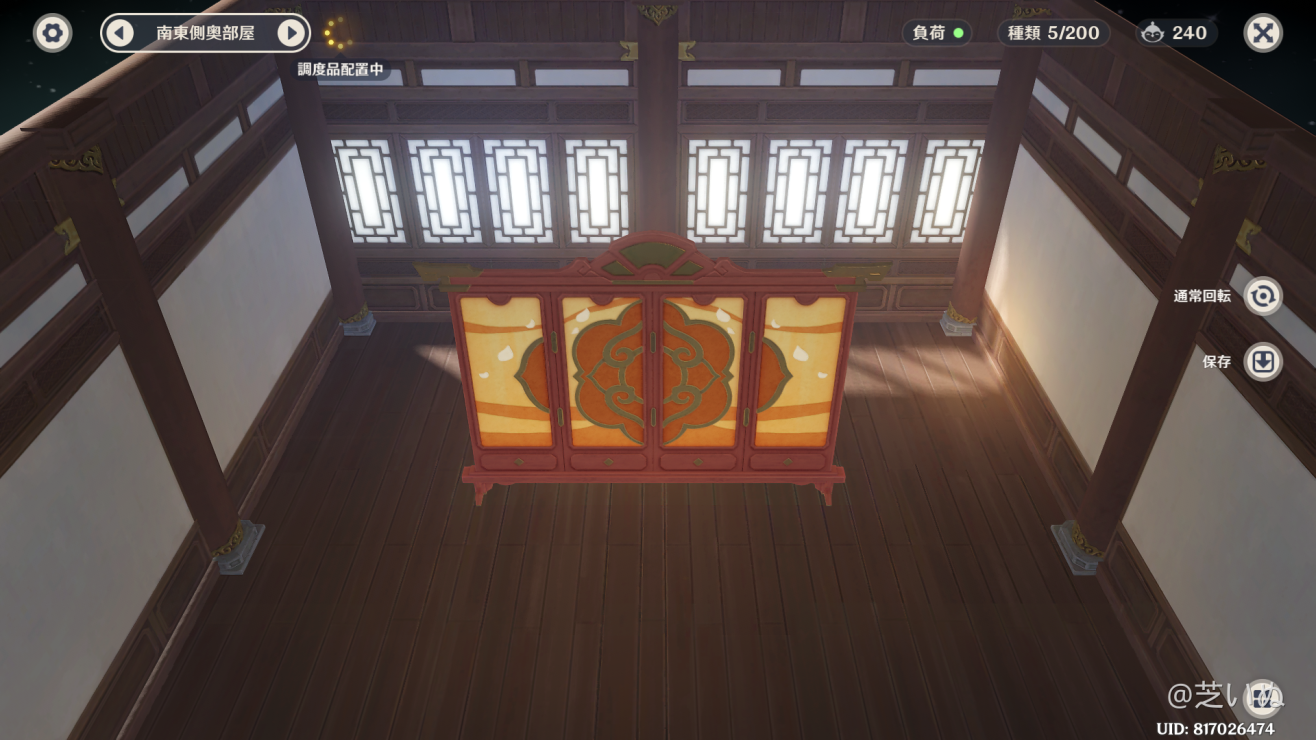The height and width of the screenshot is (740, 1316).
Task: Toggle normal rotation mode for the cabinet
Action: click(1261, 297)
